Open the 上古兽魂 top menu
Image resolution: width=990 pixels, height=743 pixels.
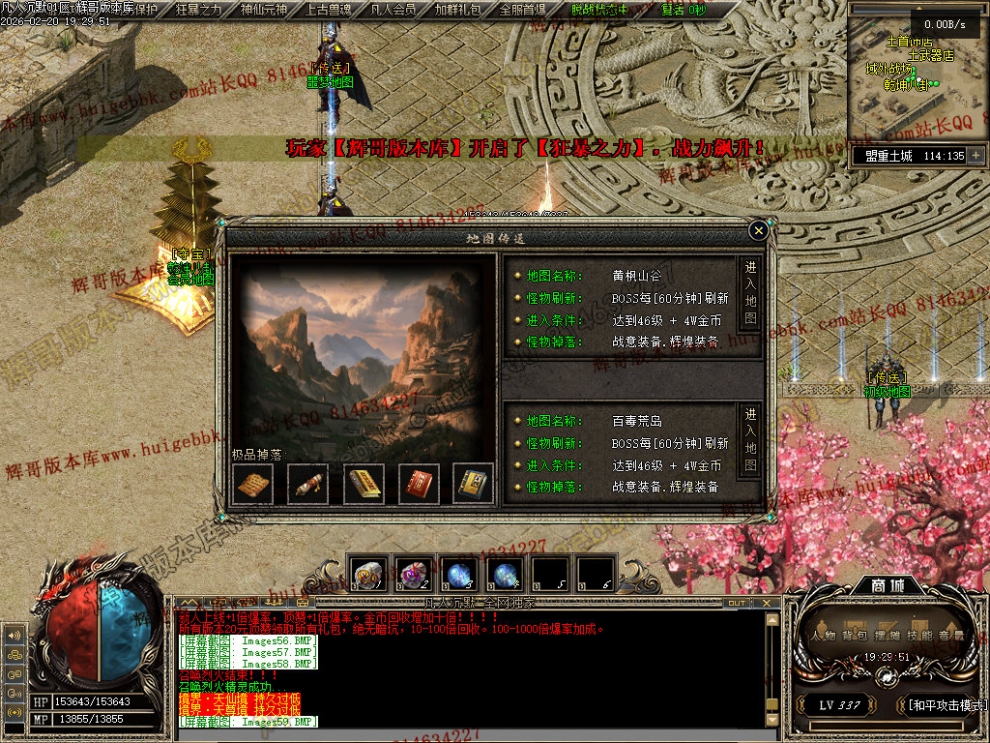328,9
